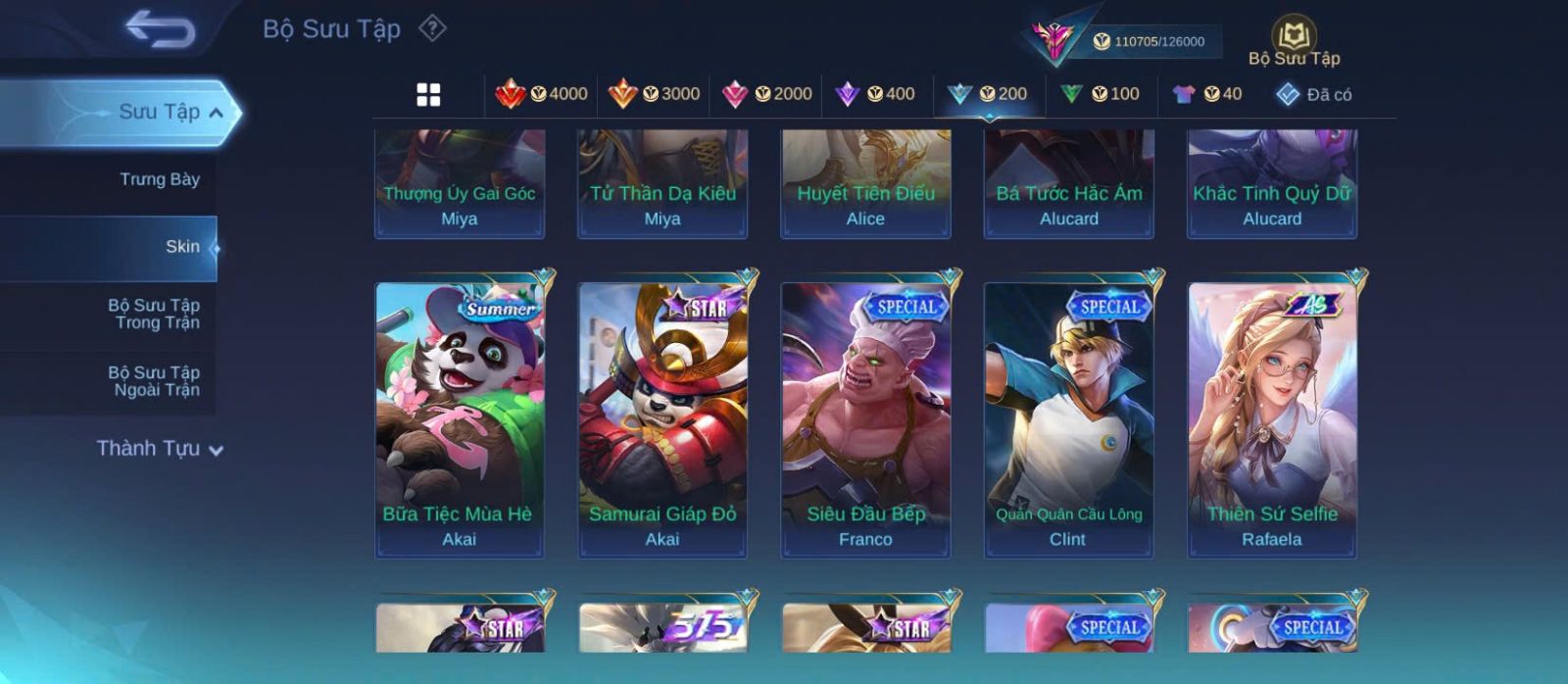Open Bộ Sưu Tập Trong Trận
This screenshot has width=1568, height=684.
(154, 314)
